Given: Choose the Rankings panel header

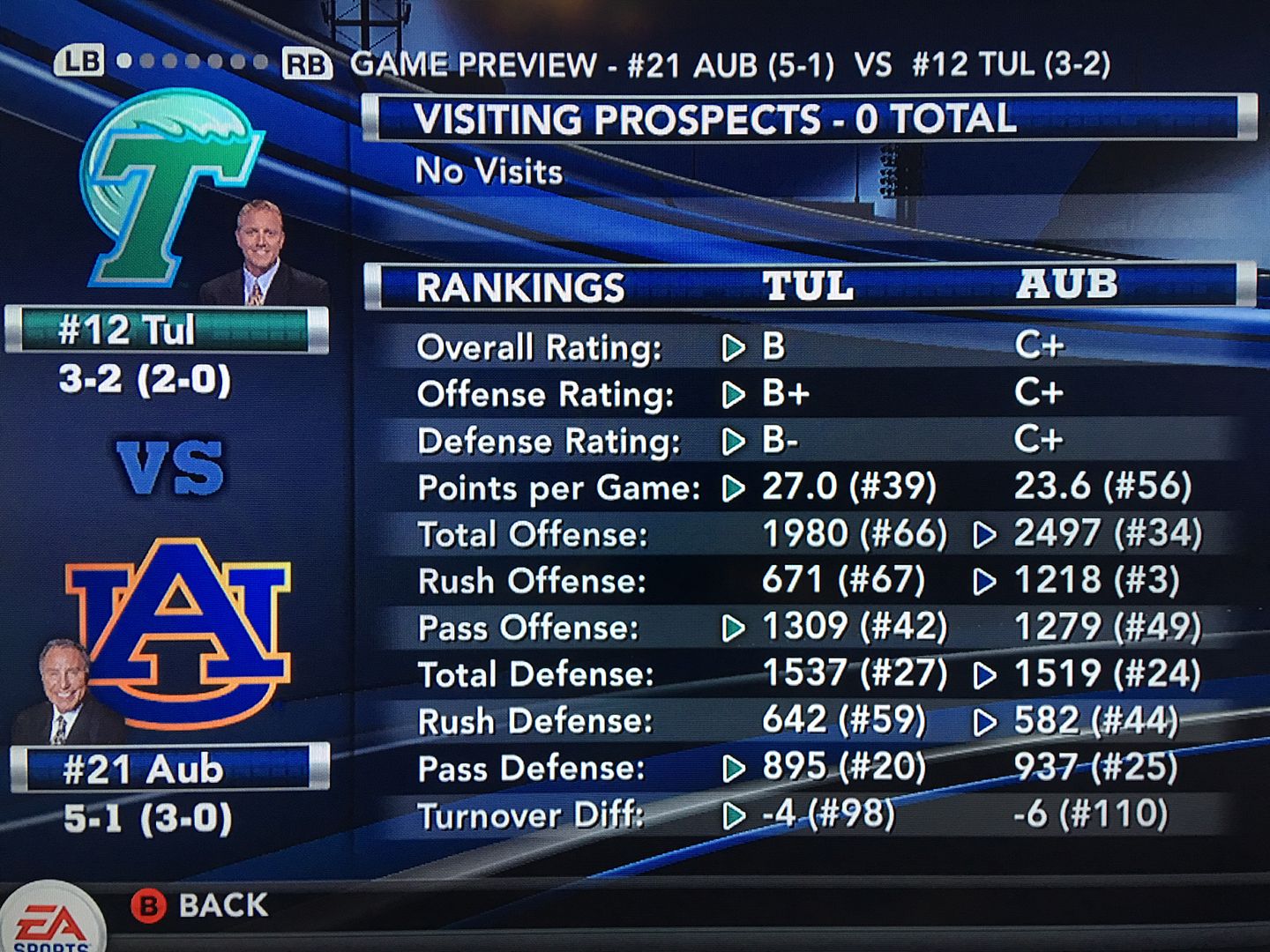Looking at the screenshot, I should [807, 286].
